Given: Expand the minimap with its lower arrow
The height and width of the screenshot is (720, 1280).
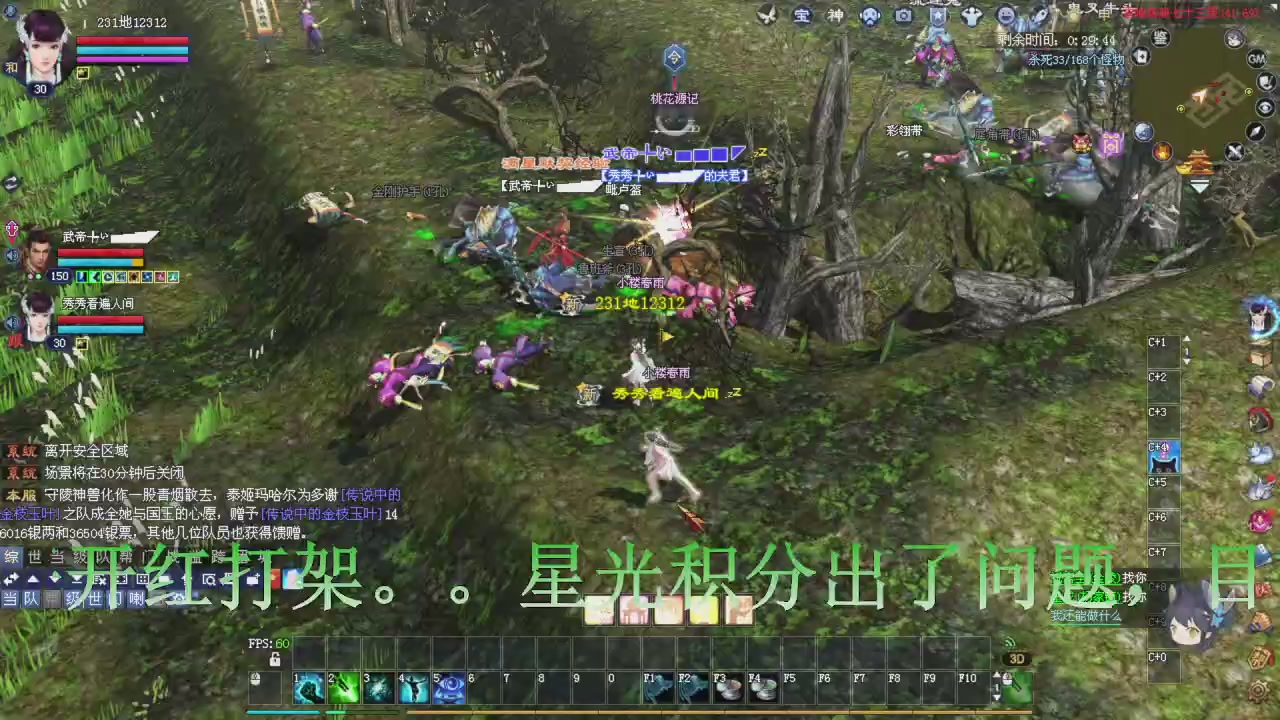Looking at the screenshot, I should coord(1199,187).
